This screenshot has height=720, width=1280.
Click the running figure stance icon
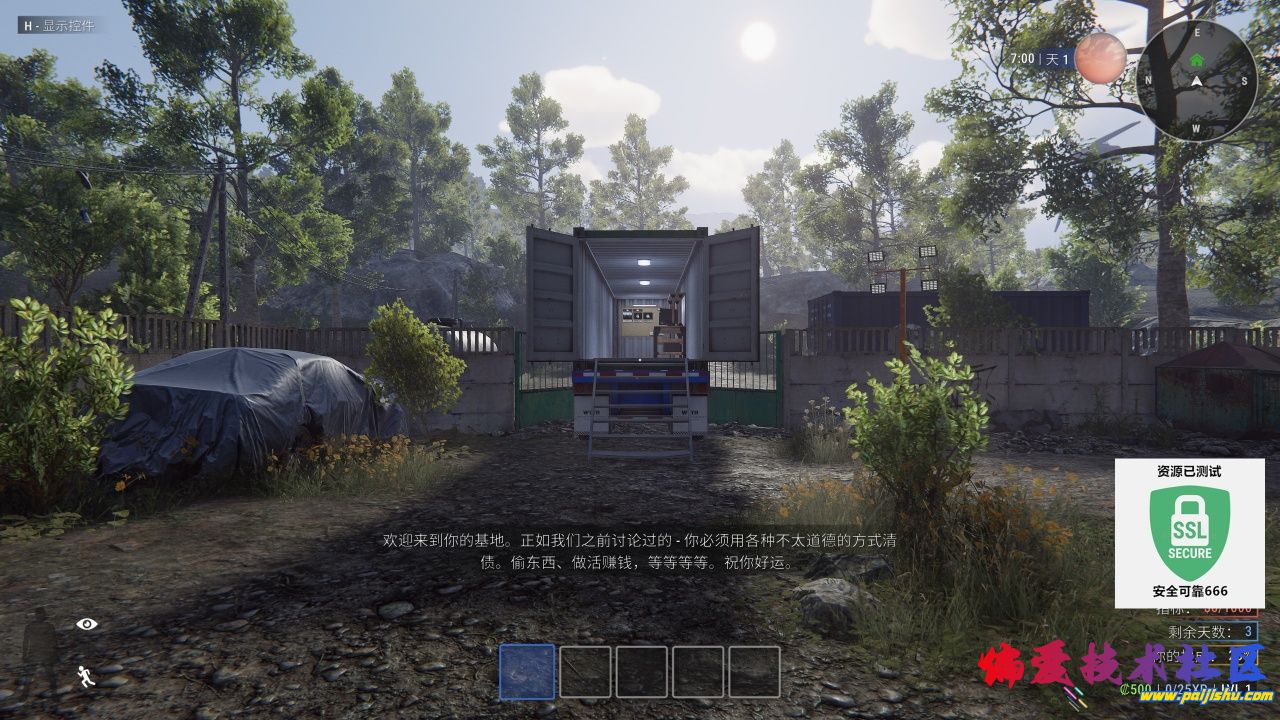tap(87, 676)
